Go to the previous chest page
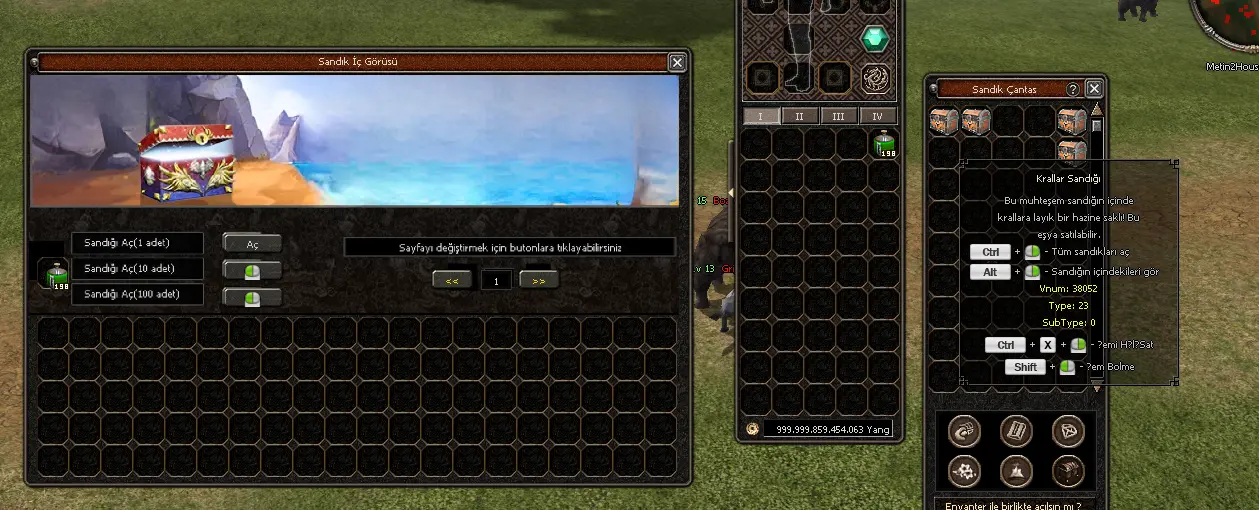The height and width of the screenshot is (510, 1259). click(x=452, y=280)
